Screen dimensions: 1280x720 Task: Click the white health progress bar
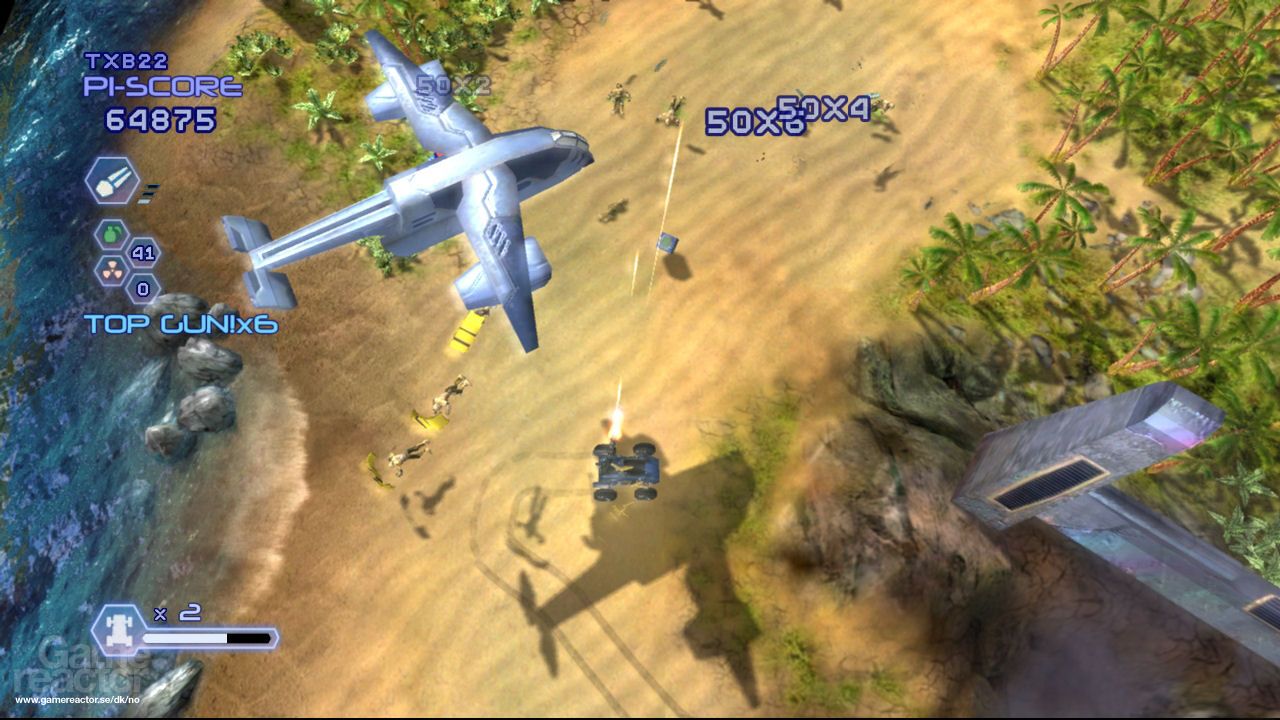pos(183,637)
